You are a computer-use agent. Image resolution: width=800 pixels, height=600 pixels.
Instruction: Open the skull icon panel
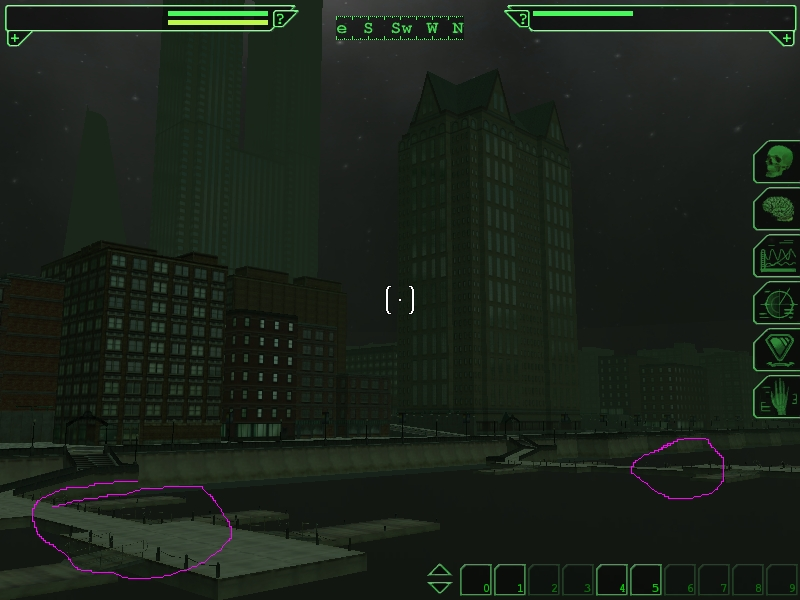click(778, 162)
